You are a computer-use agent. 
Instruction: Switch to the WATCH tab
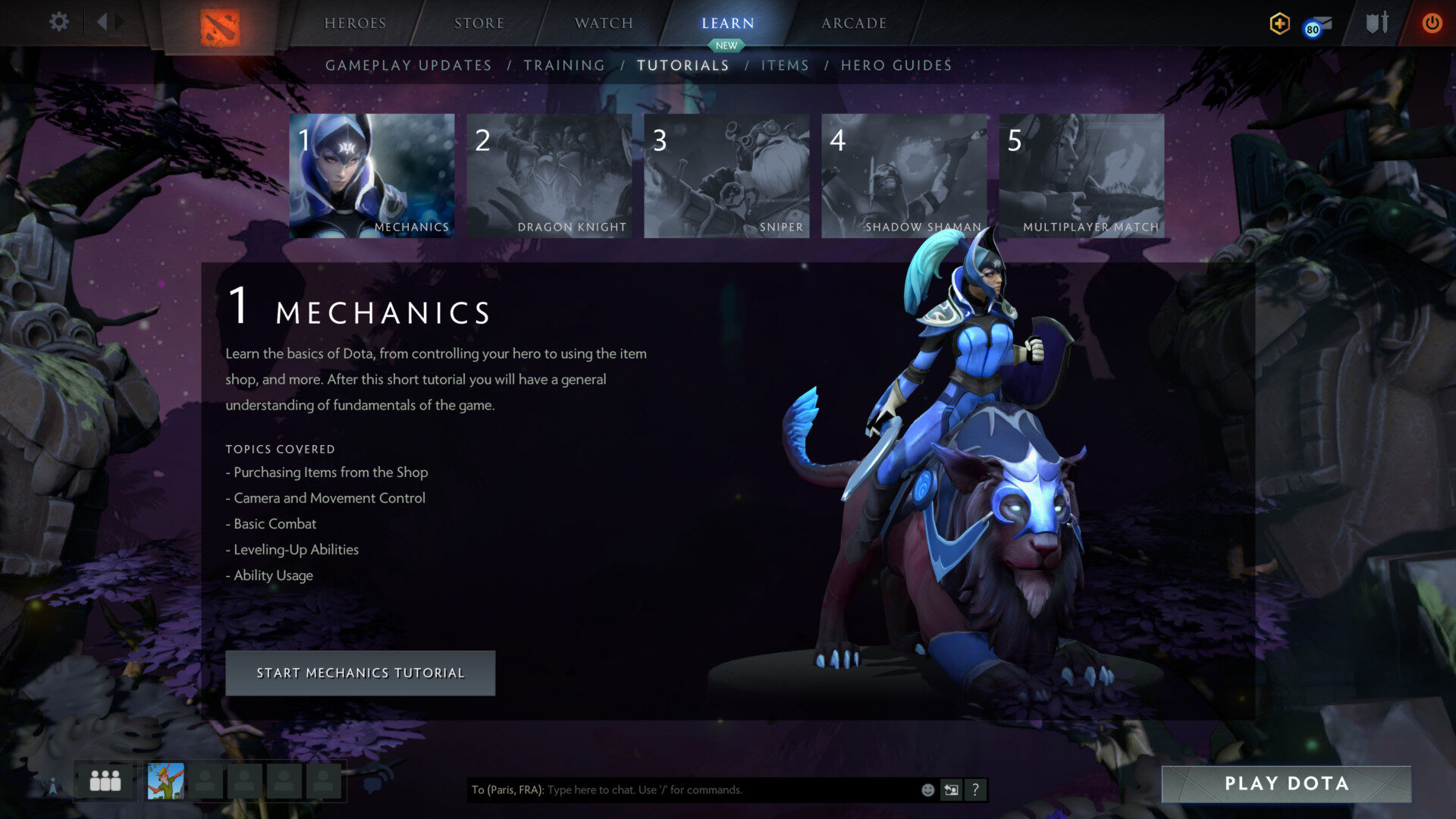(603, 23)
